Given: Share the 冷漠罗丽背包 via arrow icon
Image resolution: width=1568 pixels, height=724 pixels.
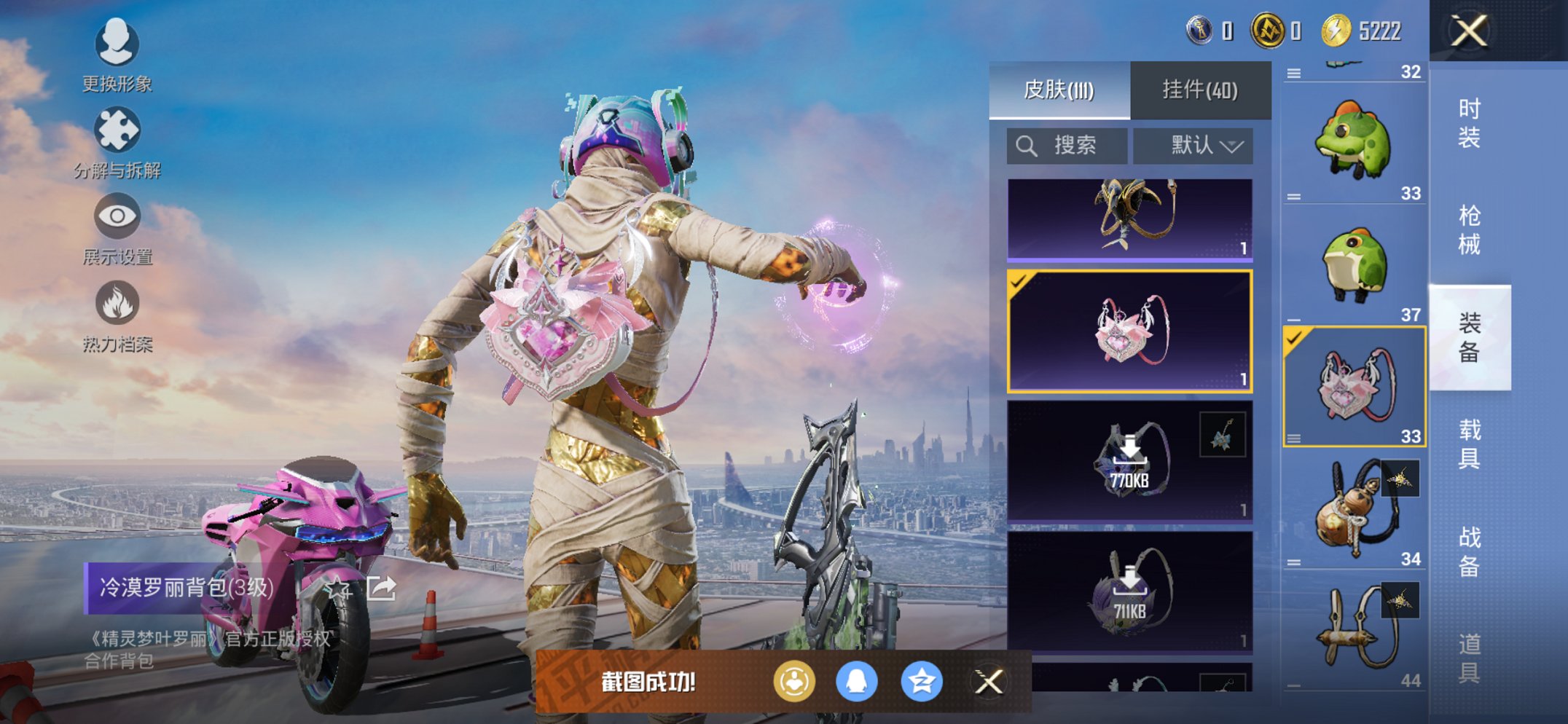Looking at the screenshot, I should pyautogui.click(x=382, y=587).
